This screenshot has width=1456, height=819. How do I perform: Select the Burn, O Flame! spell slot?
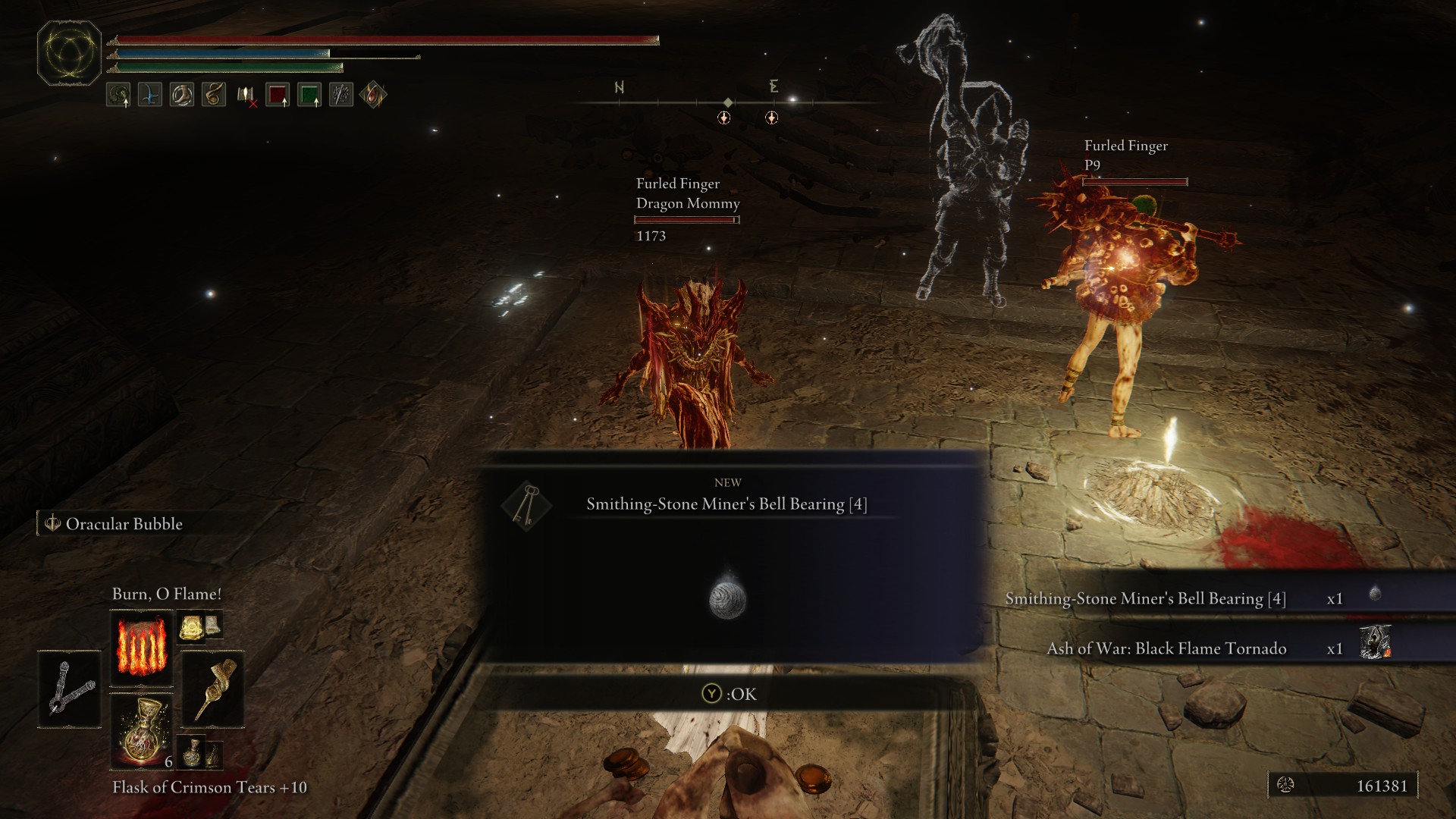point(141,648)
